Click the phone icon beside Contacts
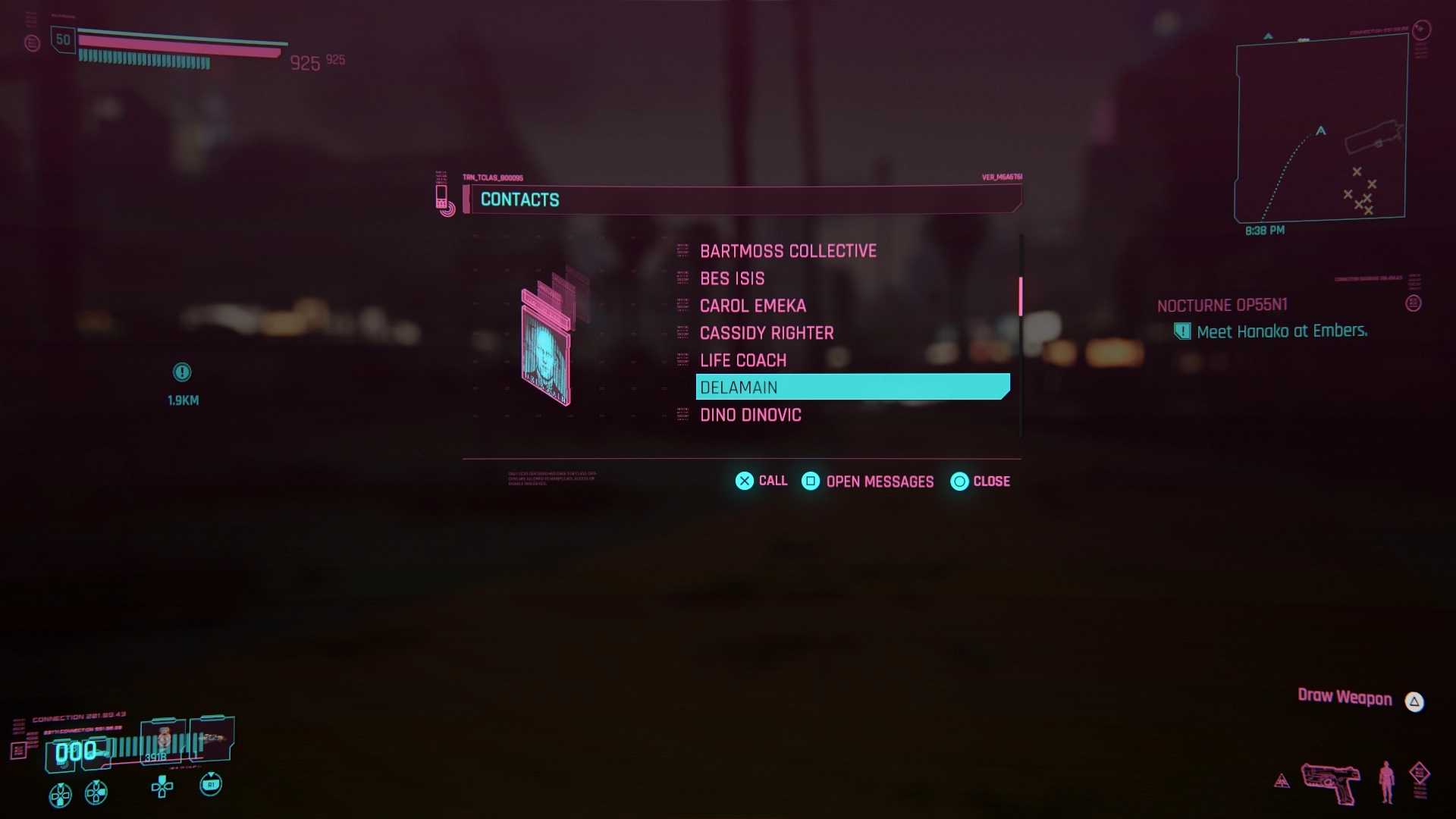Screen dimensions: 1456x819 443,198
